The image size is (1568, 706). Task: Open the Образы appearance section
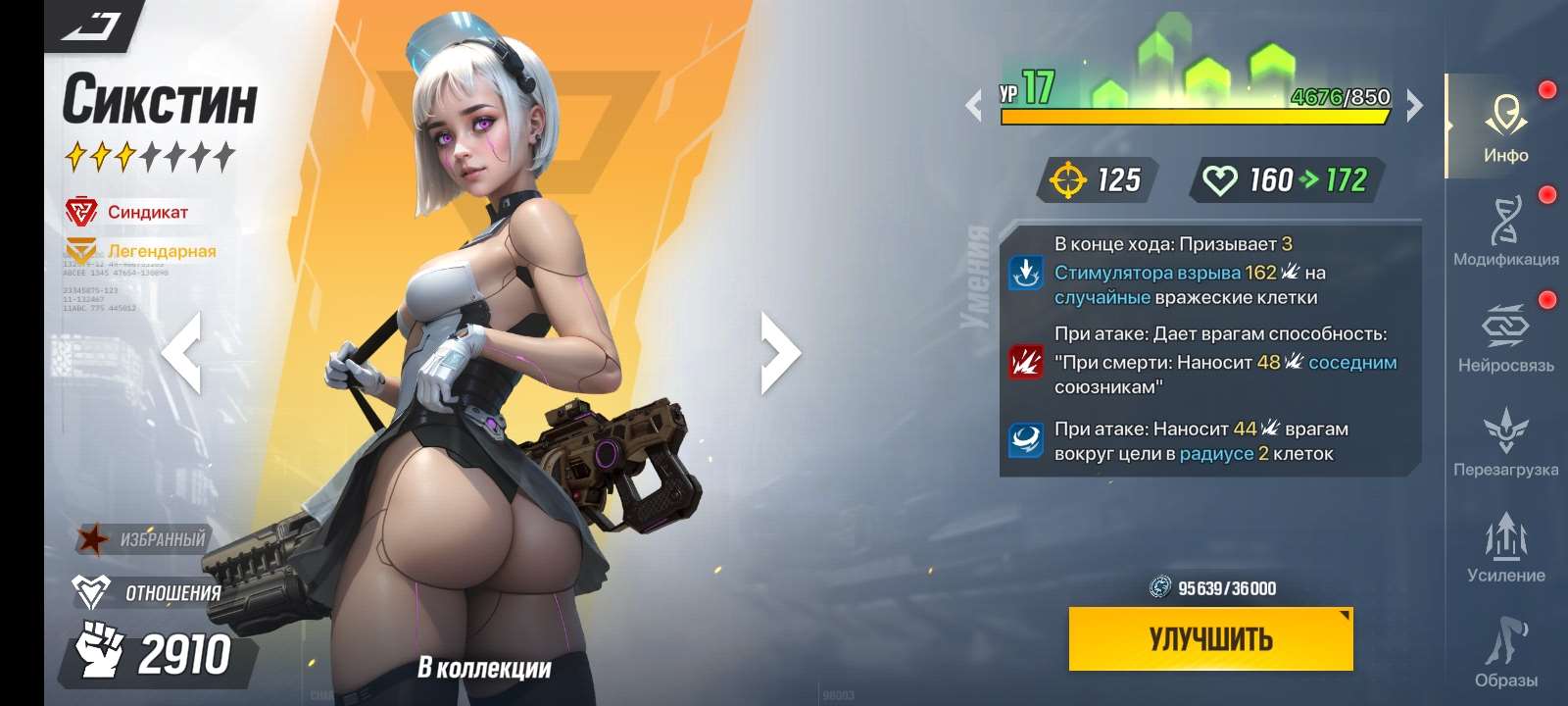pyautogui.click(x=1506, y=652)
